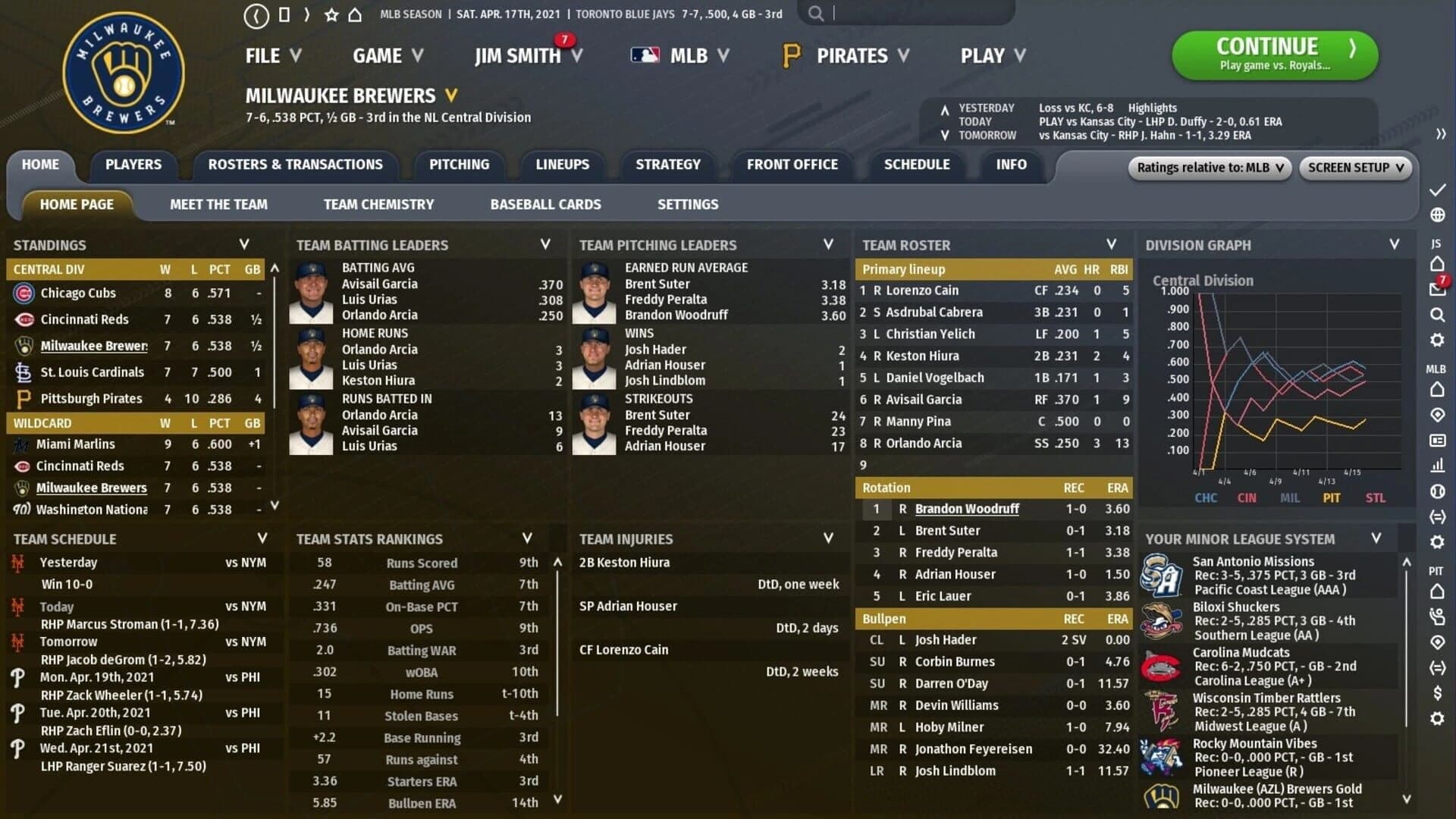This screenshot has width=1456, height=819.
Task: Select Brandon Woodruff in the rotation list
Action: coord(967,509)
